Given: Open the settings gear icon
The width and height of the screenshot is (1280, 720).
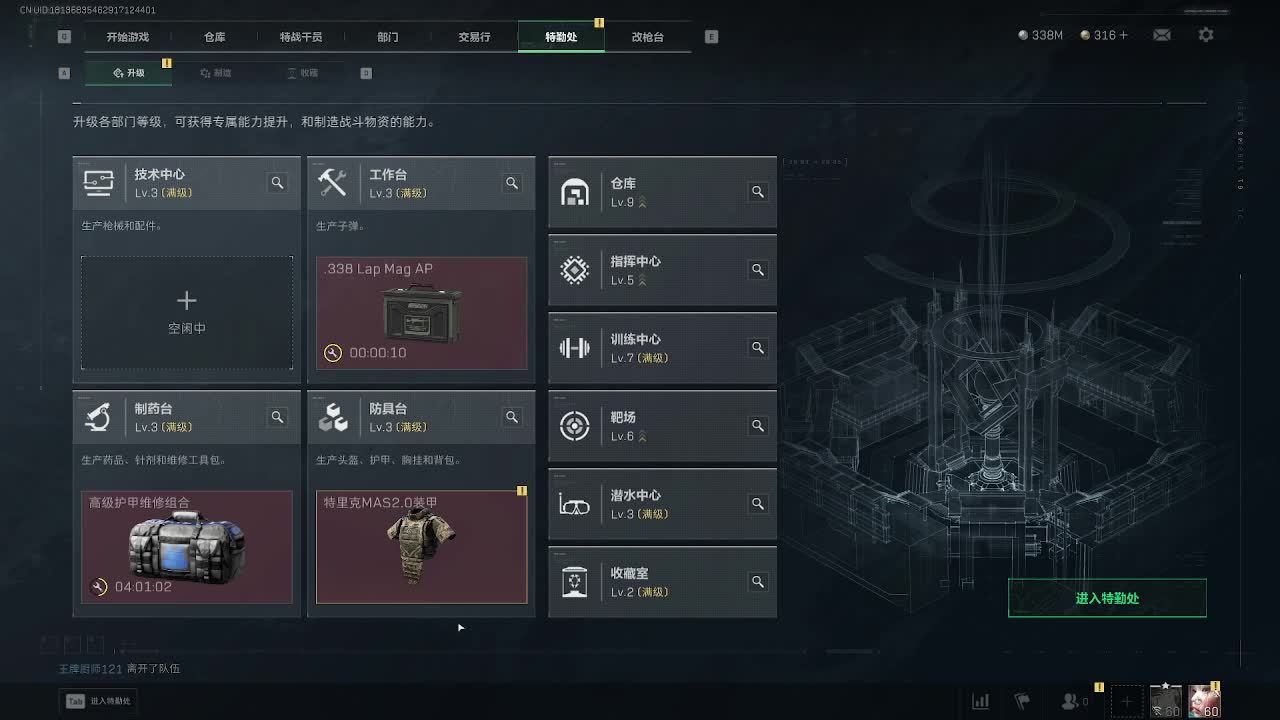Looking at the screenshot, I should (1206, 35).
